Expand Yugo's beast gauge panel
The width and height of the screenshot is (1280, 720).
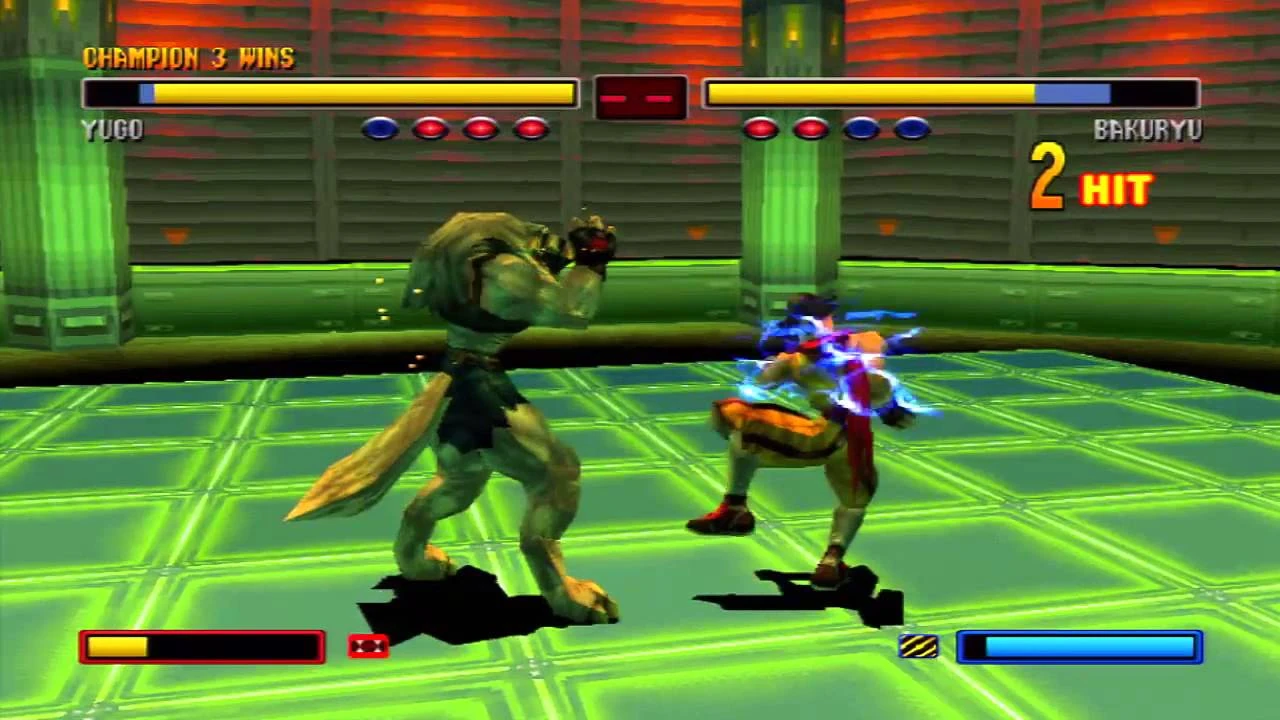(x=200, y=646)
